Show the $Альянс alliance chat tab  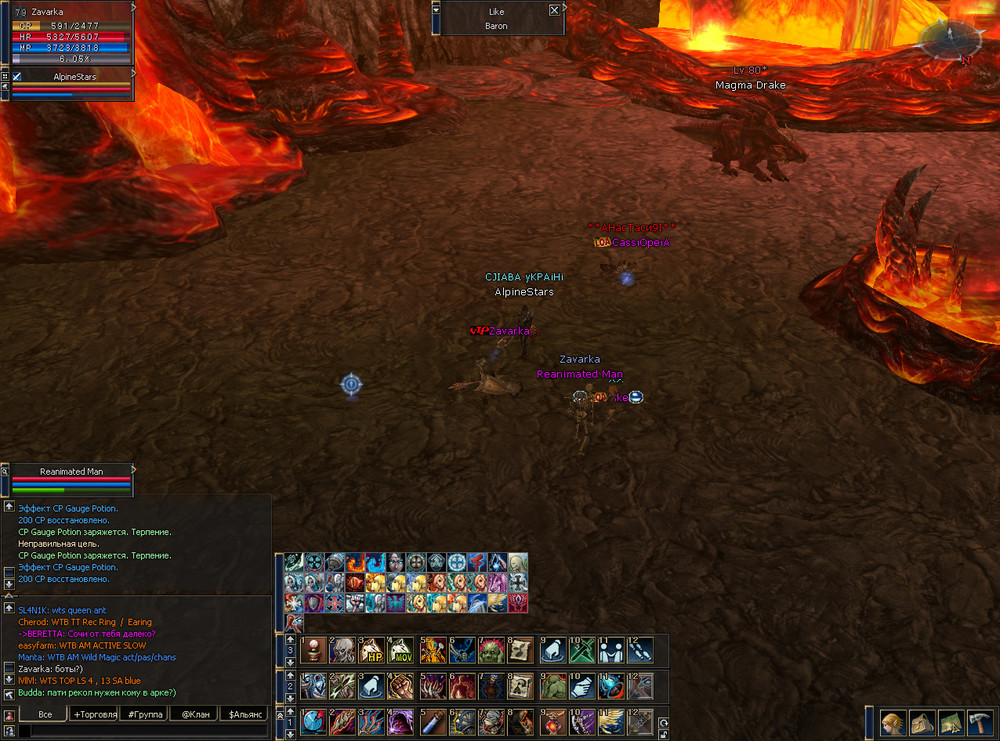point(246,714)
